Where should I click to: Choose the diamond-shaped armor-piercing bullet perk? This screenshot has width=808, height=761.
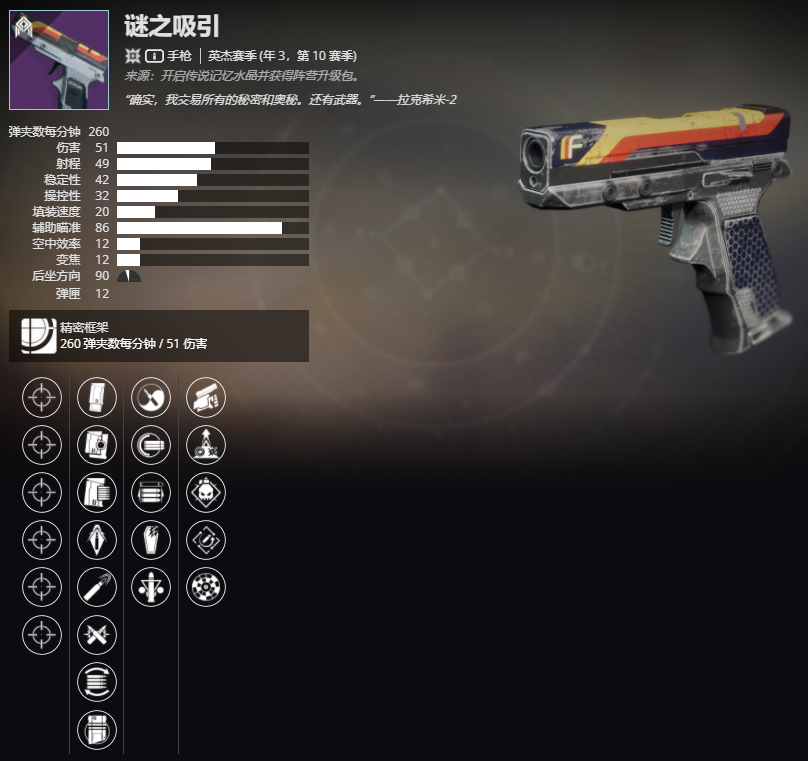pos(97,540)
